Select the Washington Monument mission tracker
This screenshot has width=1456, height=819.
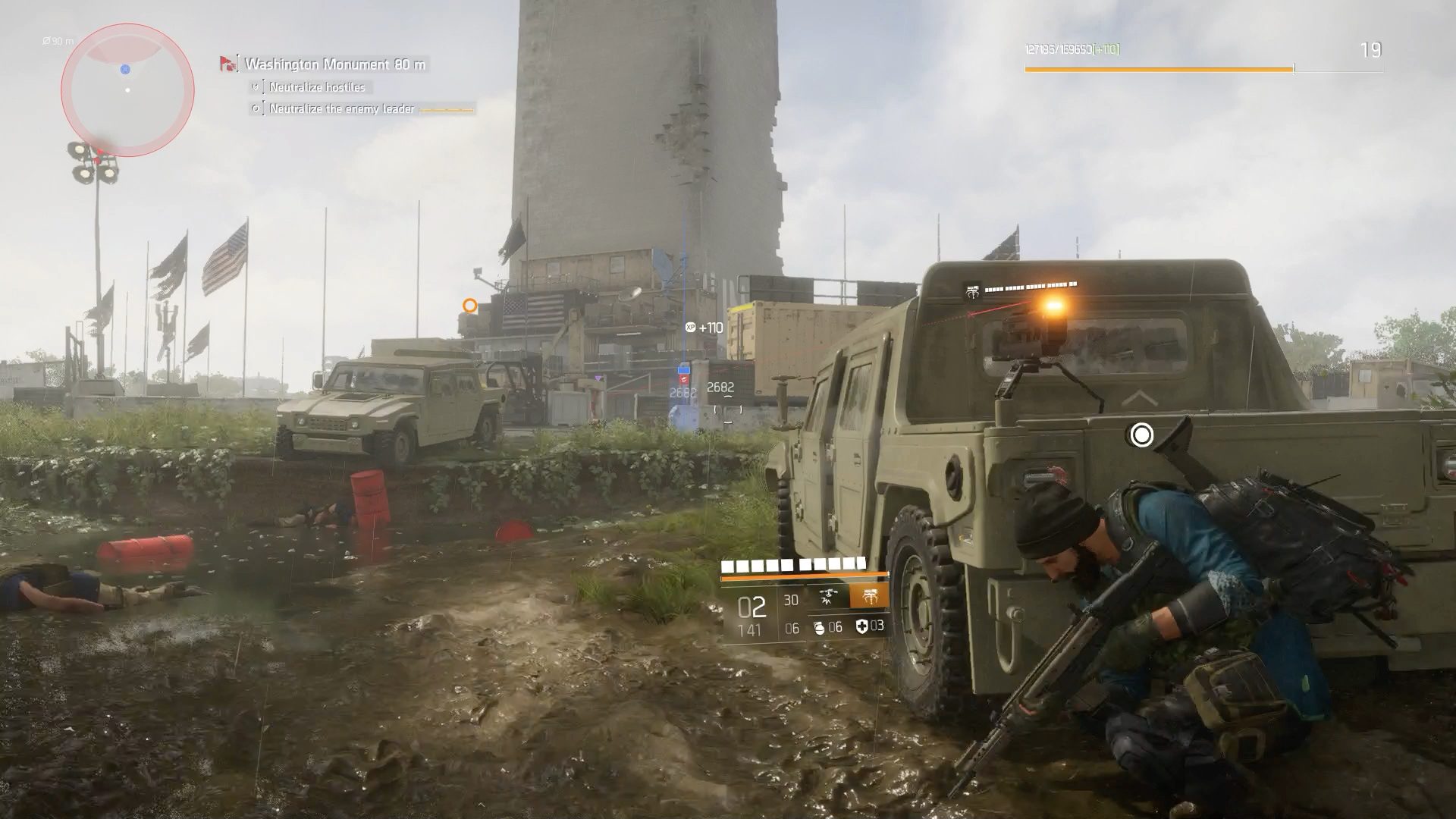(334, 64)
